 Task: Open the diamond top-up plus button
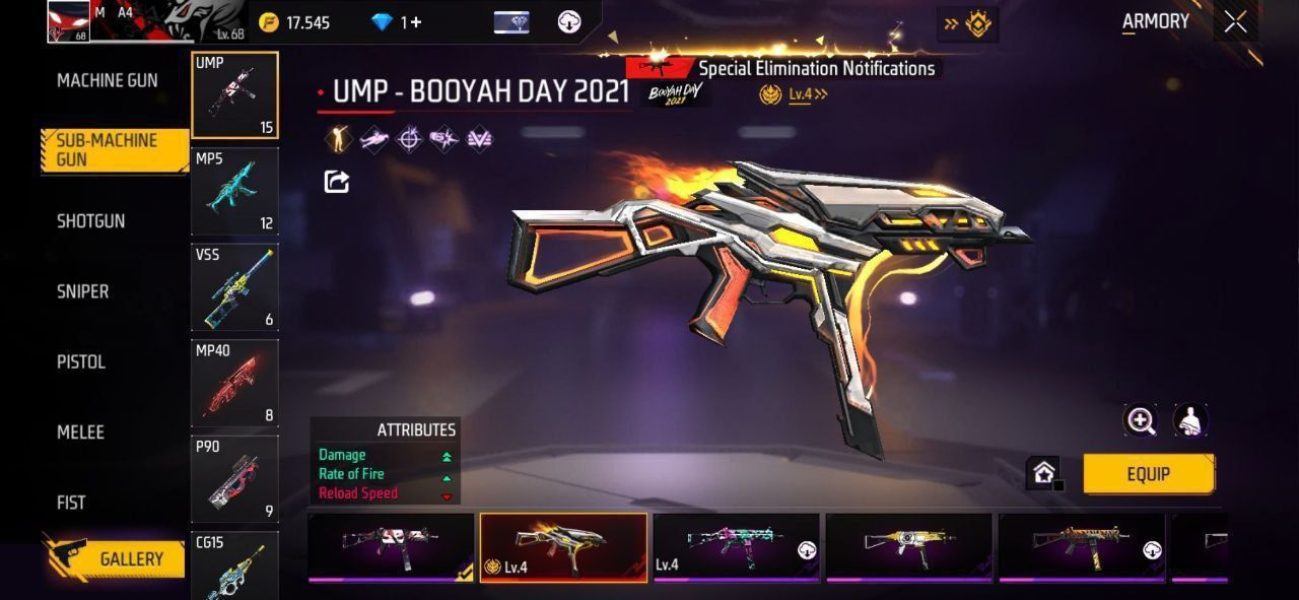tap(411, 22)
